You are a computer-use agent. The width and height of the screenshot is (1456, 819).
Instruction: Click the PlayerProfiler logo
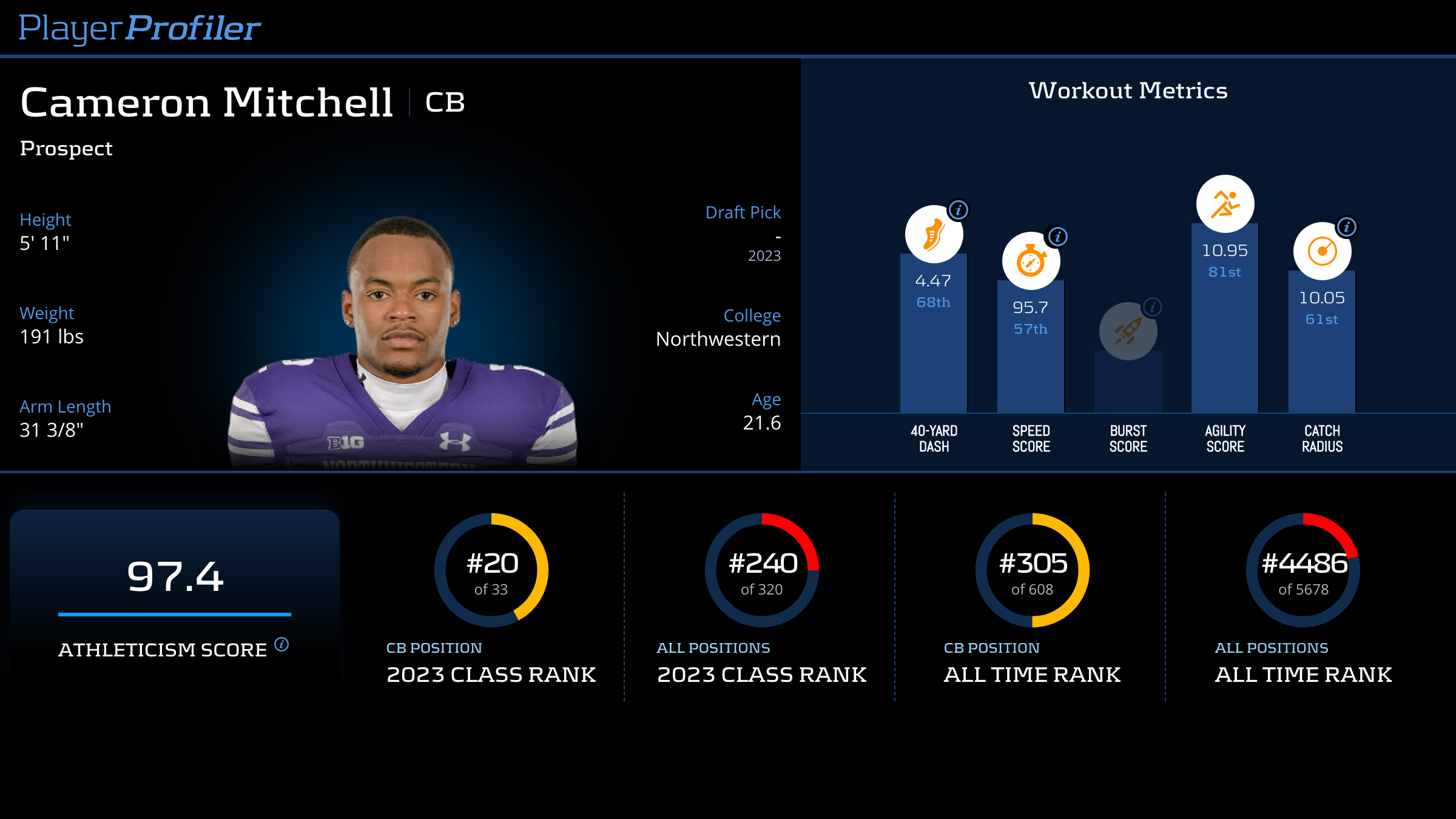[x=140, y=29]
